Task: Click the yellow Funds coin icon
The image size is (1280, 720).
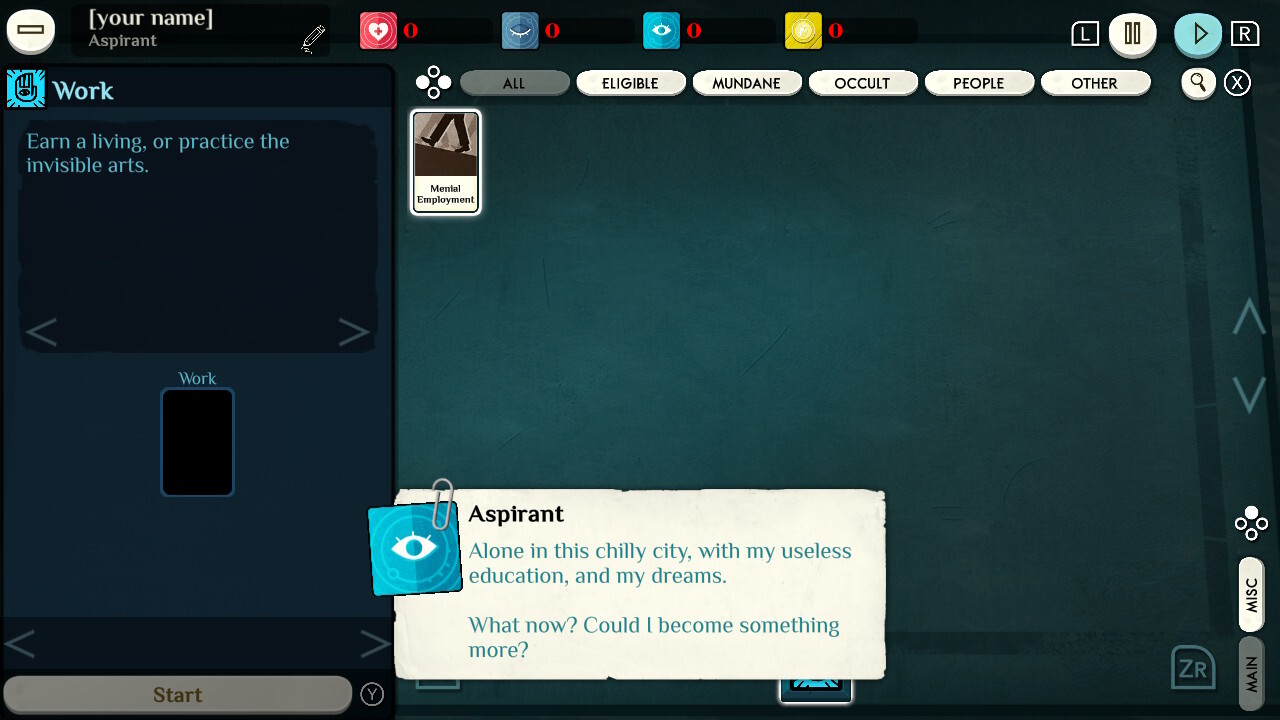Action: (803, 31)
